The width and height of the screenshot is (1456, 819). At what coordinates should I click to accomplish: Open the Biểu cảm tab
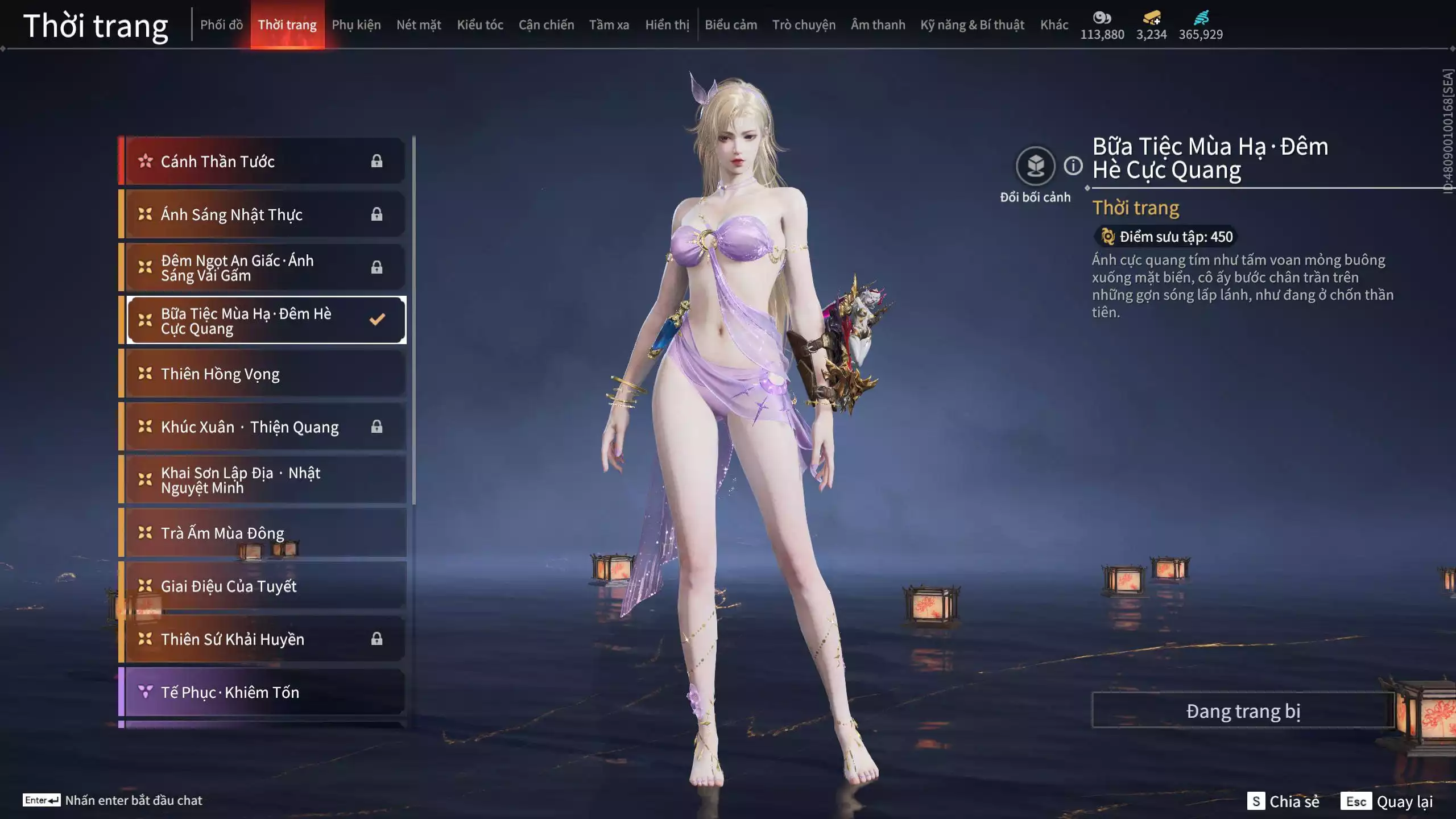coord(731,24)
